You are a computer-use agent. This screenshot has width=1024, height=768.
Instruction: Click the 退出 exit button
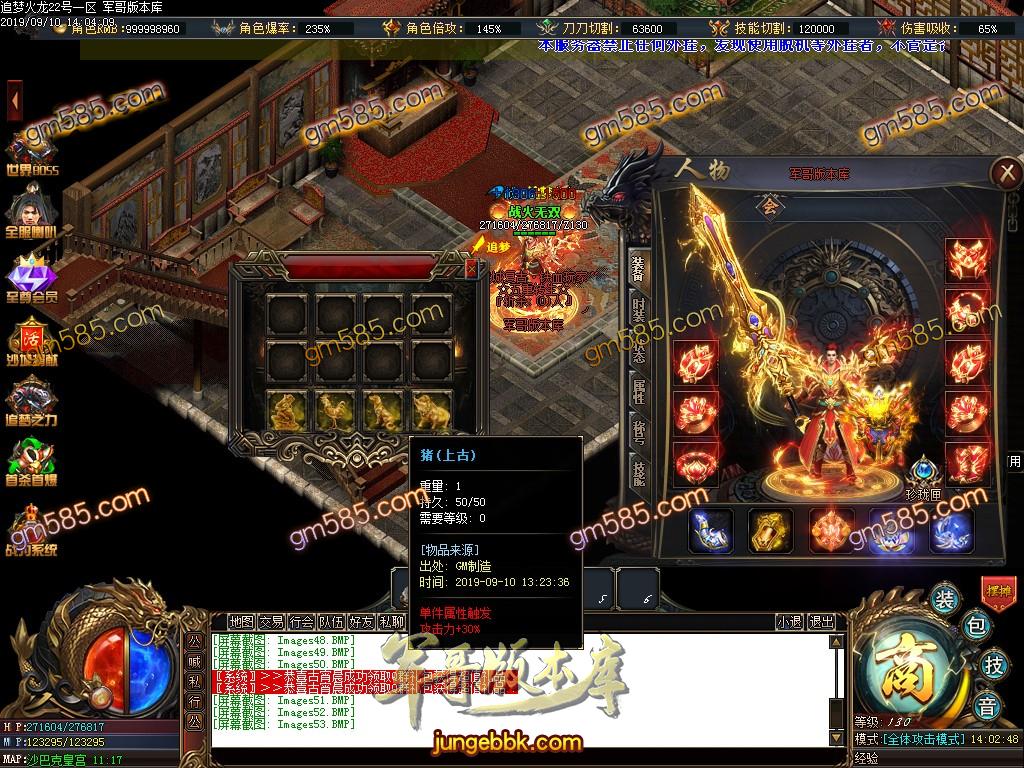click(822, 621)
